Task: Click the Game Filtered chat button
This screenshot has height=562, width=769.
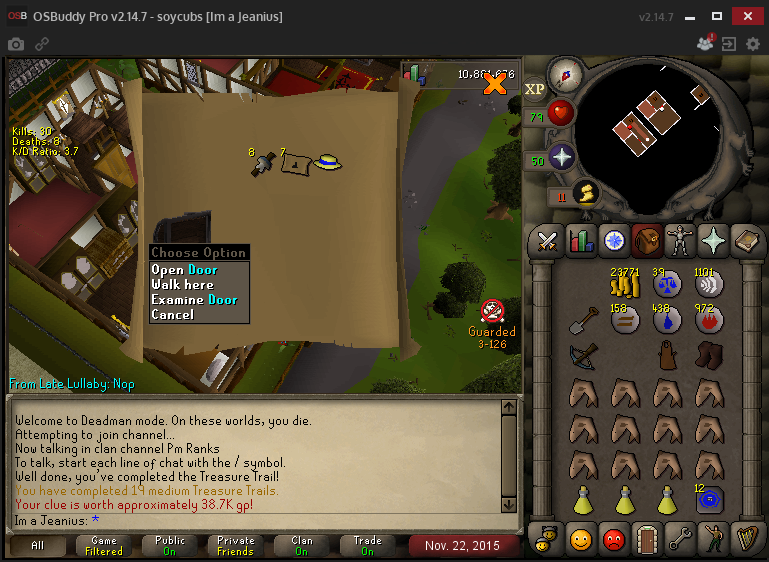Action: [x=104, y=546]
